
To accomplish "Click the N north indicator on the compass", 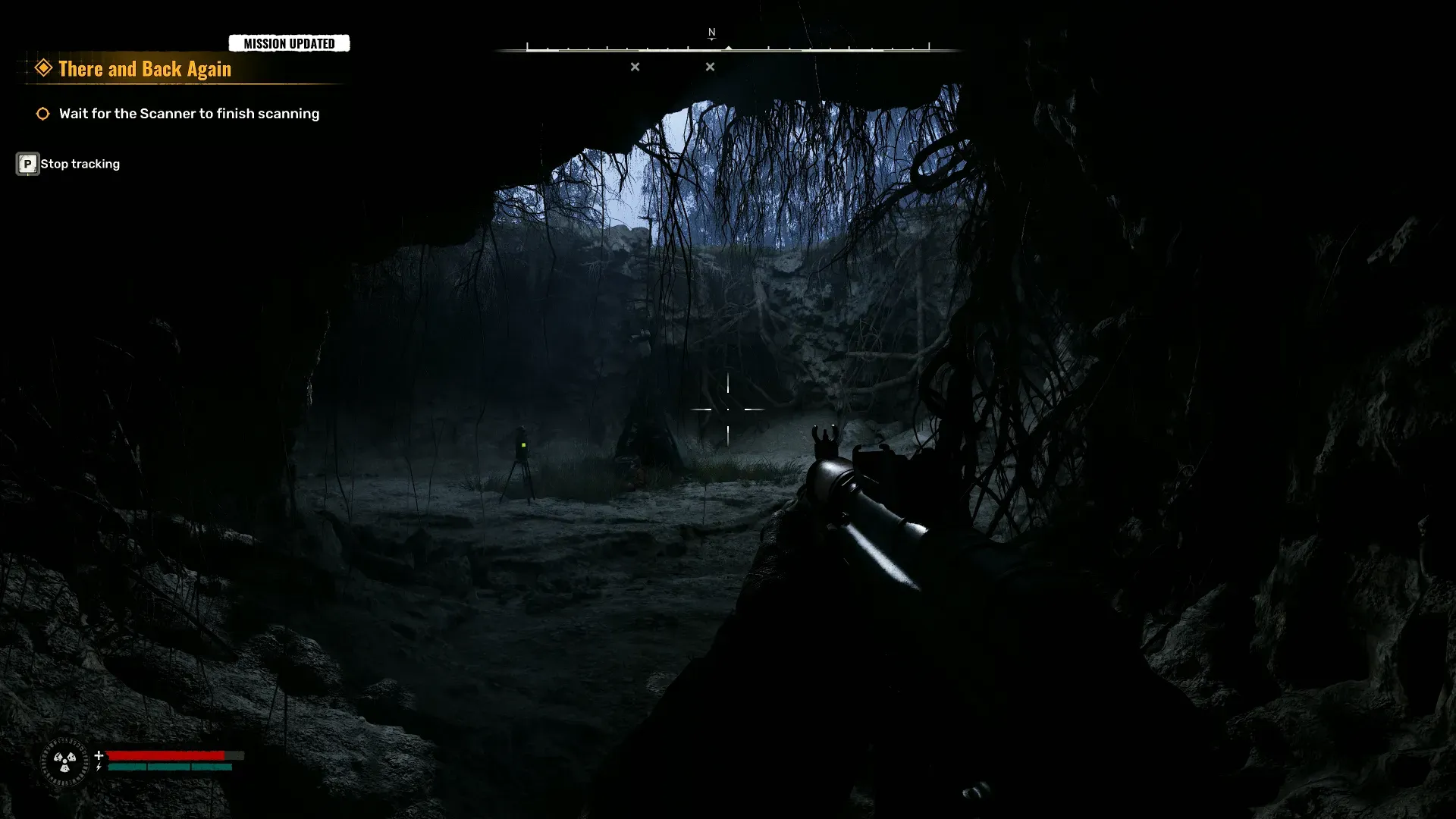I will coord(711,33).
